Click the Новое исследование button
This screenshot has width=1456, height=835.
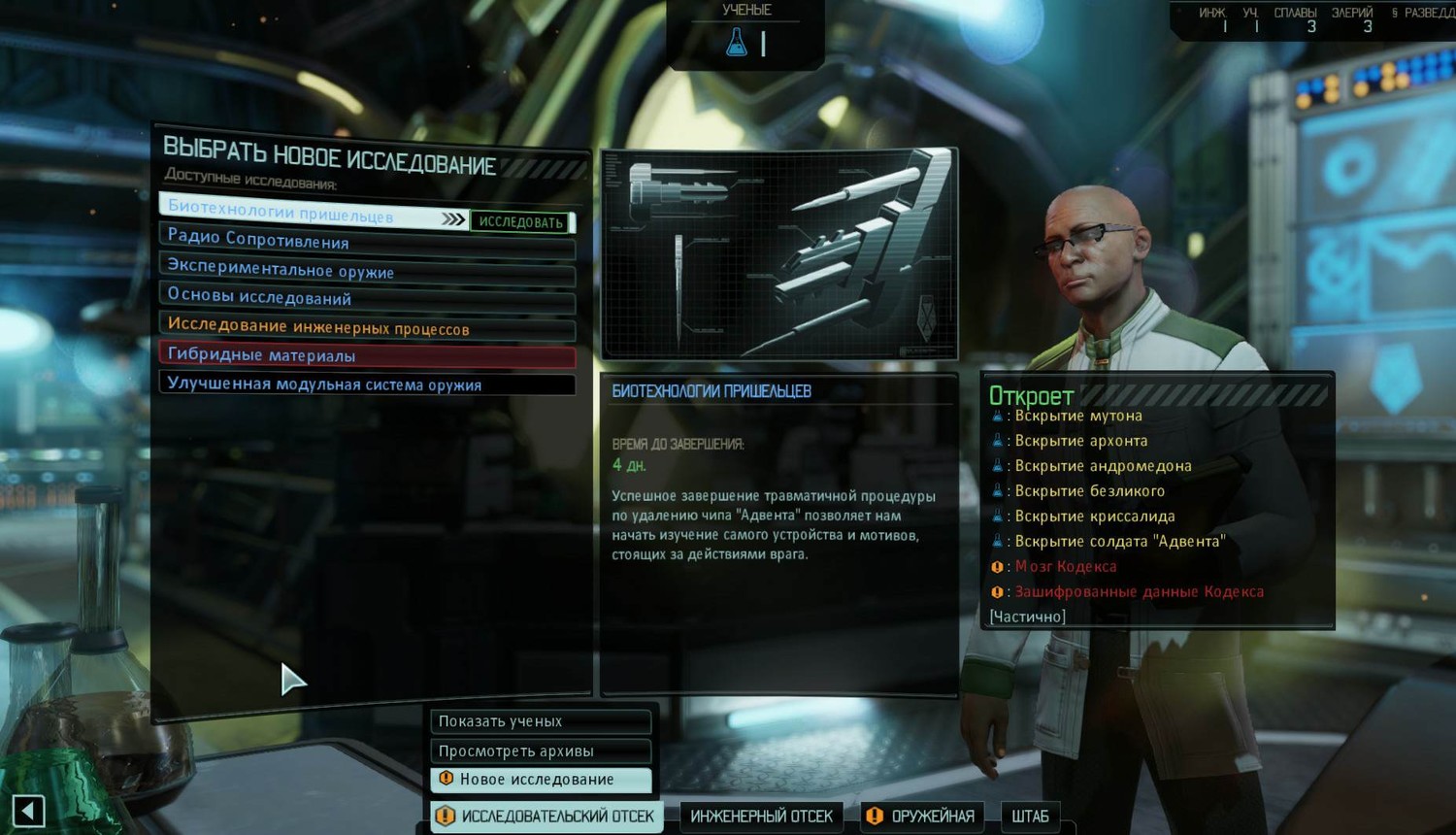click(x=540, y=780)
